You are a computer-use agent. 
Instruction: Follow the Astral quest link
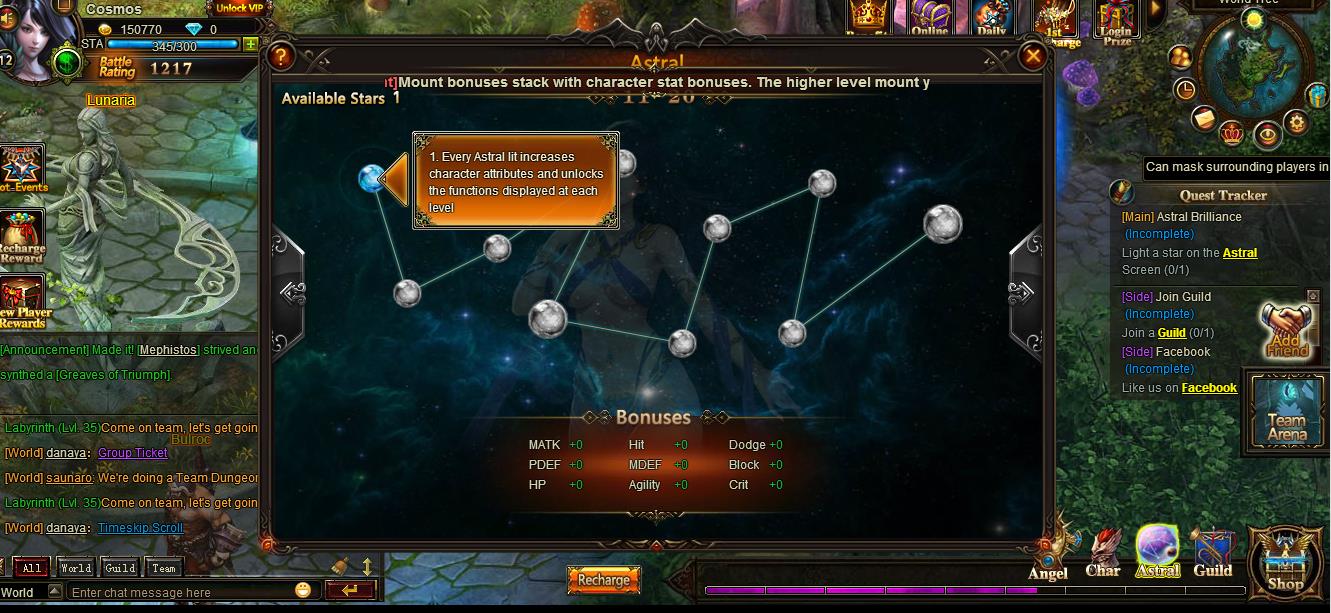[1240, 253]
